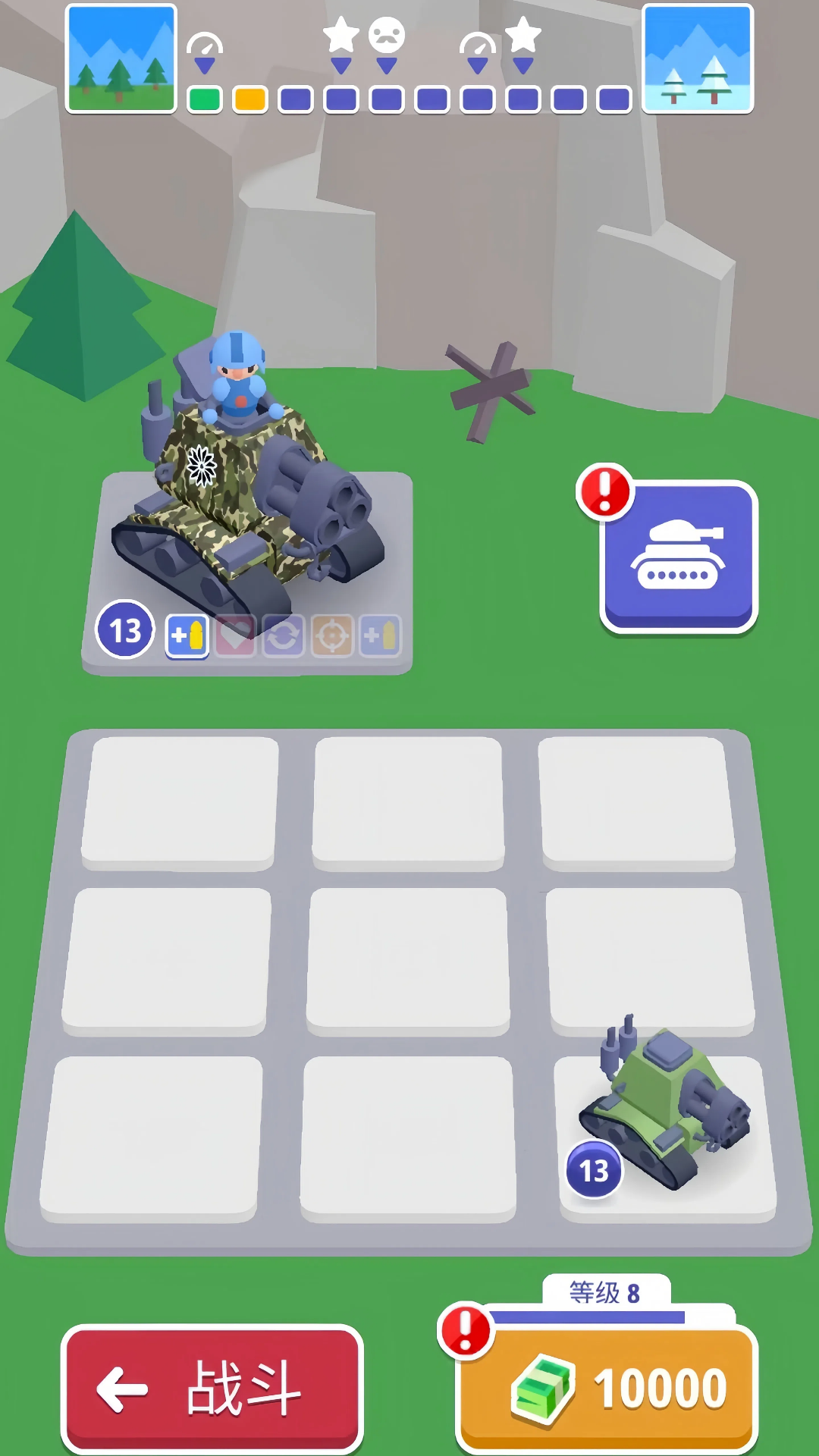Tap the faded heart upgrade icon
The width and height of the screenshot is (819, 1456).
(236, 635)
